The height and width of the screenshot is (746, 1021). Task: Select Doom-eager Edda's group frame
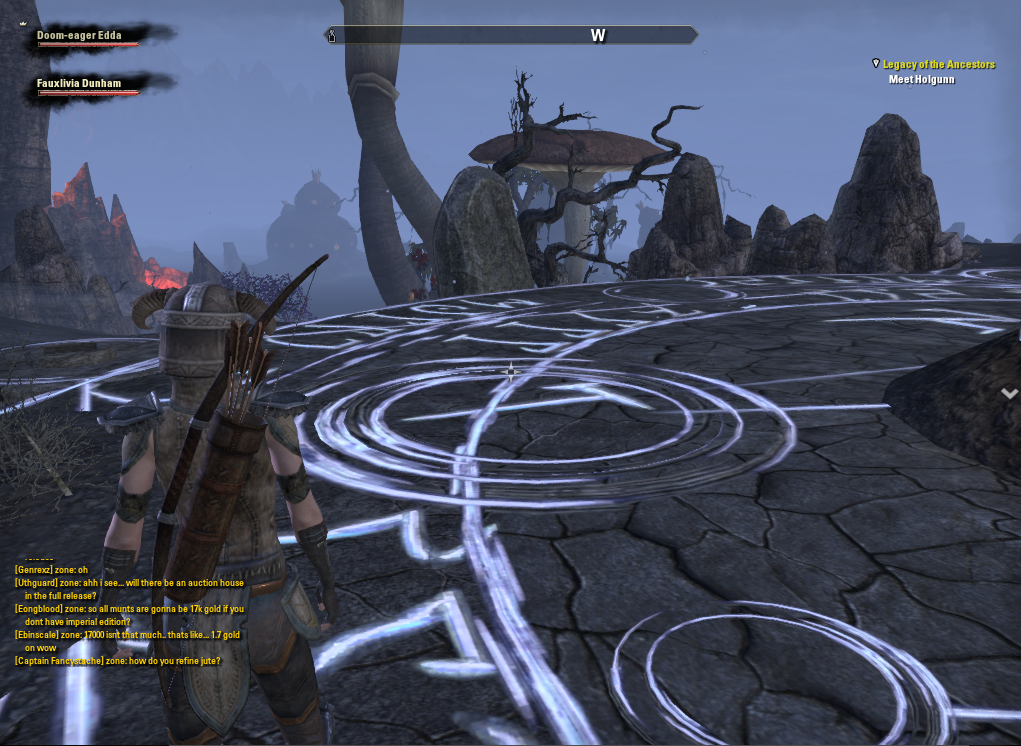[80, 36]
